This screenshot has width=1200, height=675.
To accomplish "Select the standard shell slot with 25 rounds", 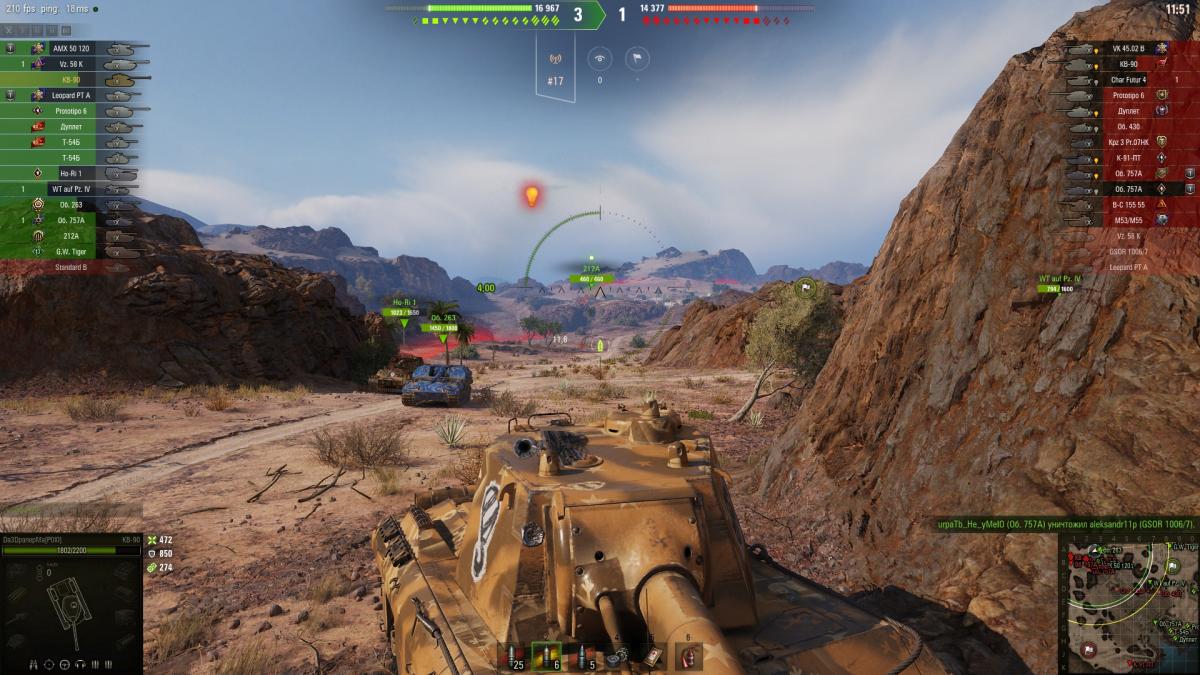I will coord(512,657).
